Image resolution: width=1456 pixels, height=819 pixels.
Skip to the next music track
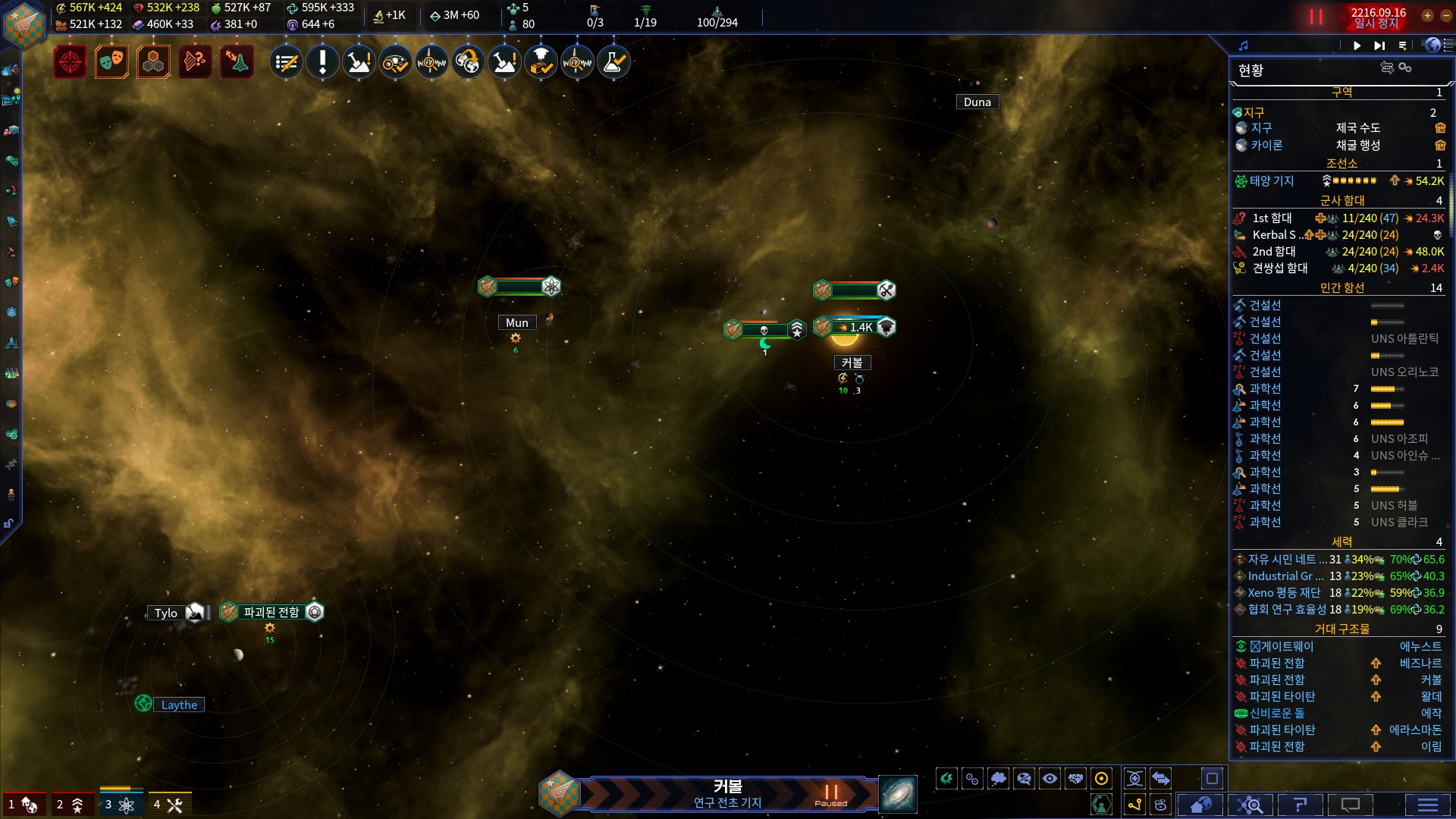pyautogui.click(x=1379, y=45)
